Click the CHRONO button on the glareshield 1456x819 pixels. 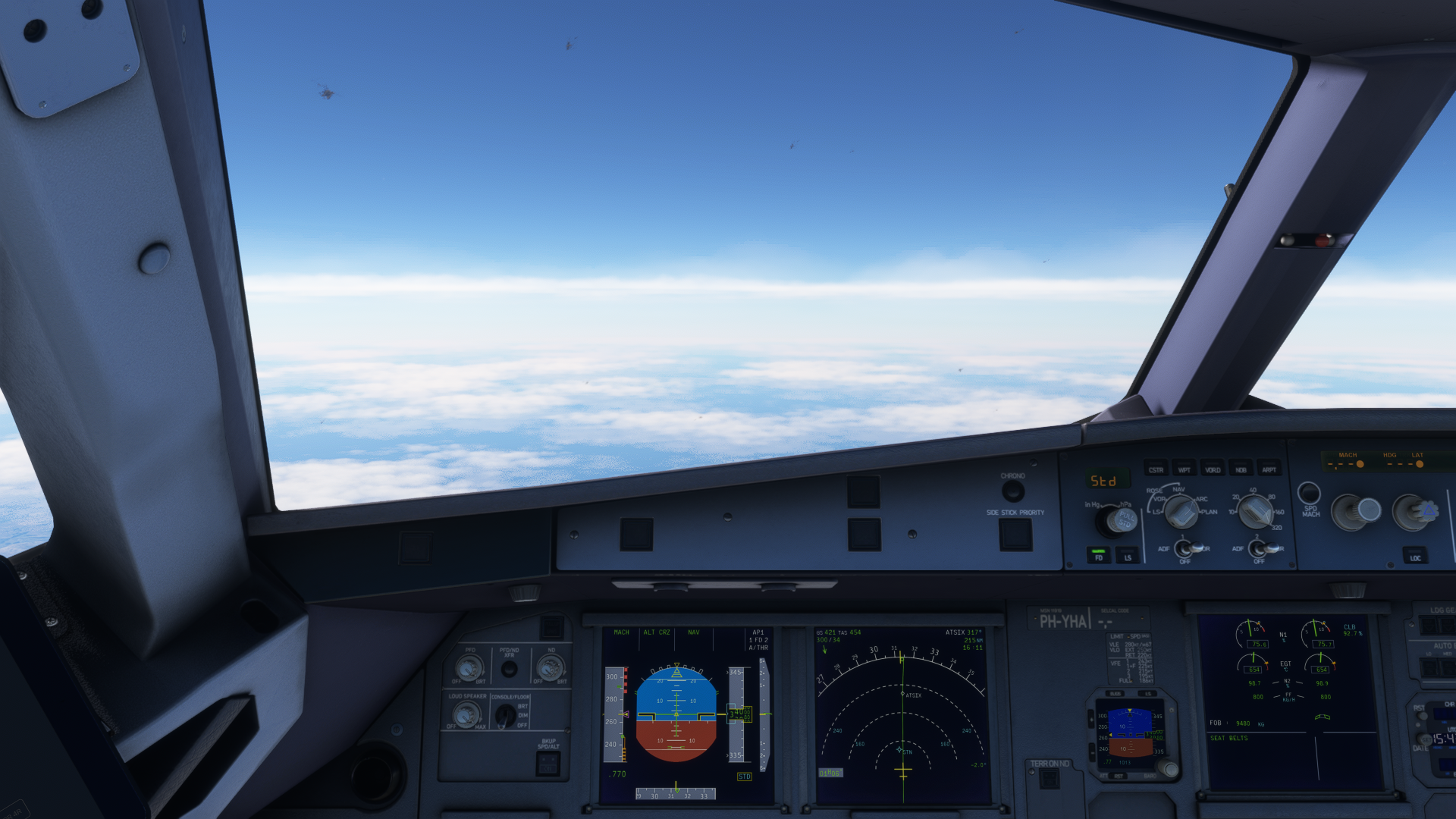(x=1012, y=491)
